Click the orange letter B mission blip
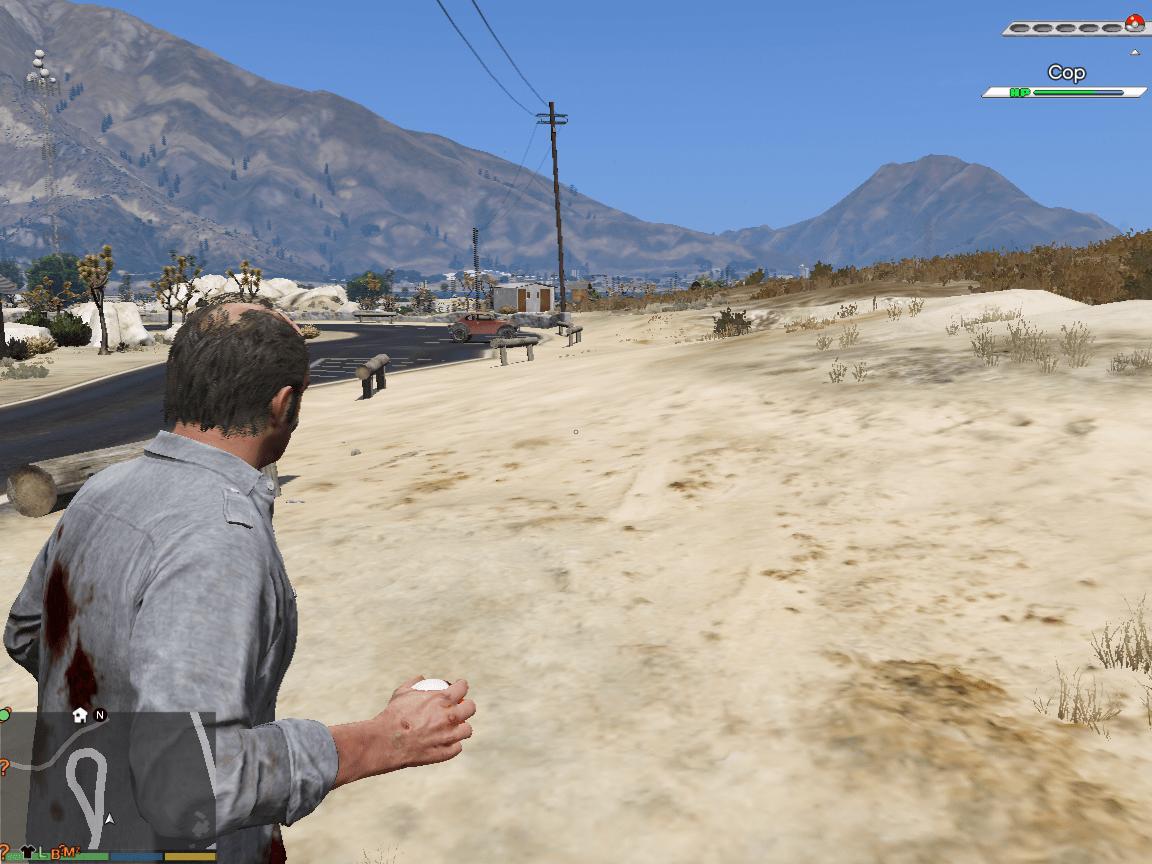The height and width of the screenshot is (864, 1152). (x=57, y=852)
